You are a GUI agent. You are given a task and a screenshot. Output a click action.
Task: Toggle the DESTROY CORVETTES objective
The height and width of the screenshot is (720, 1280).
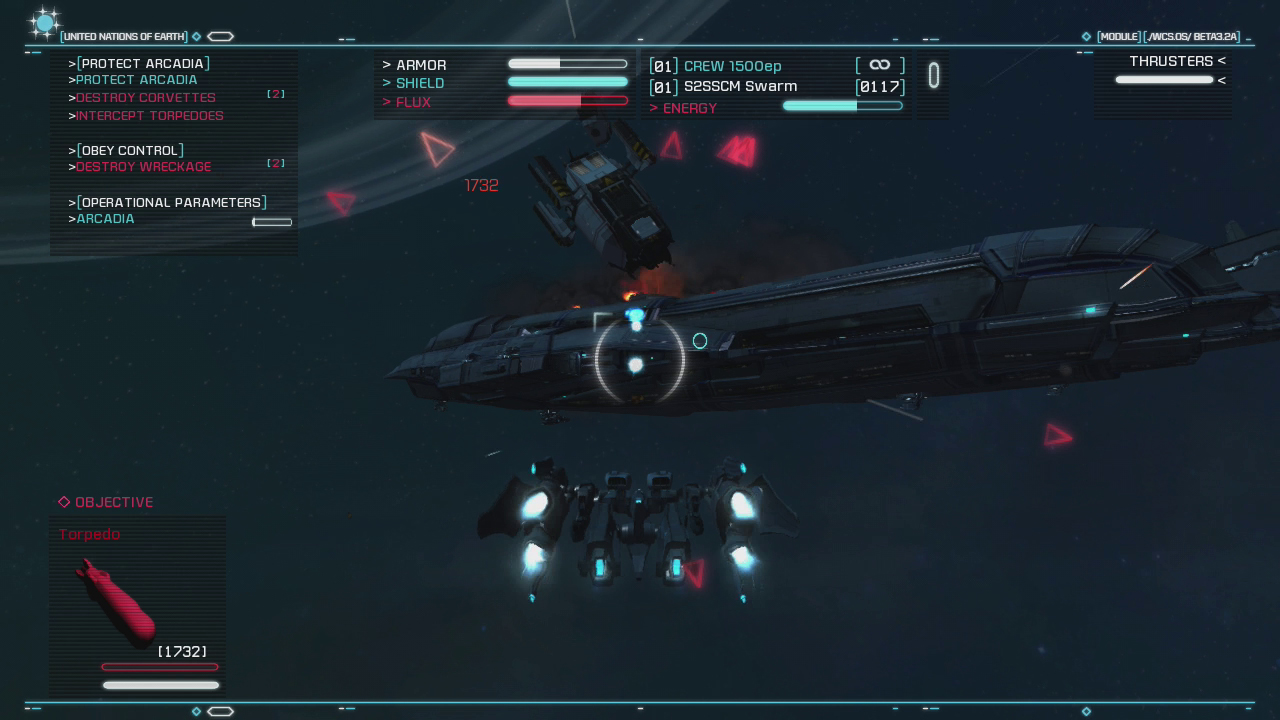point(146,98)
